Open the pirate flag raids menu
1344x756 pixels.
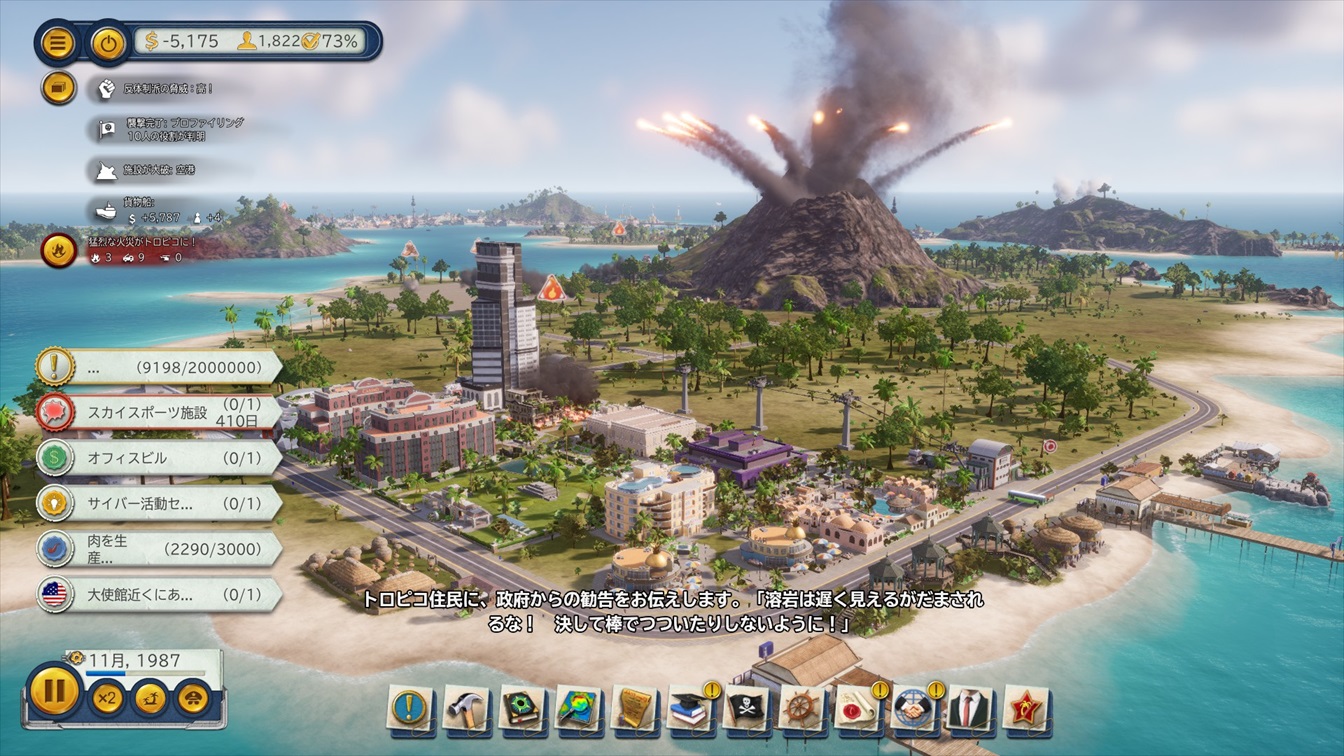point(745,707)
